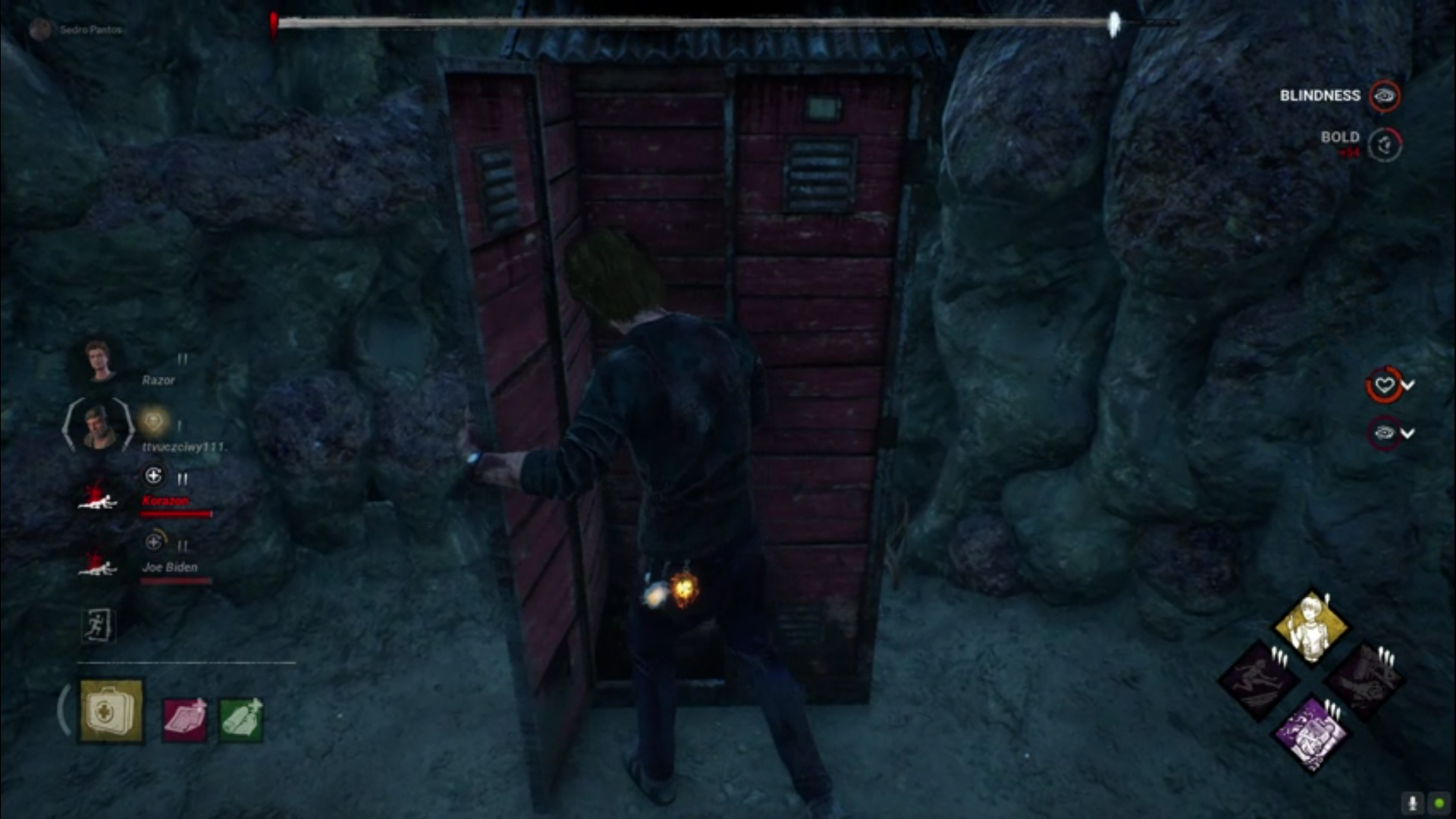Click the heal cross icon beside Korazon
This screenshot has width=1456, height=819.
(x=155, y=478)
